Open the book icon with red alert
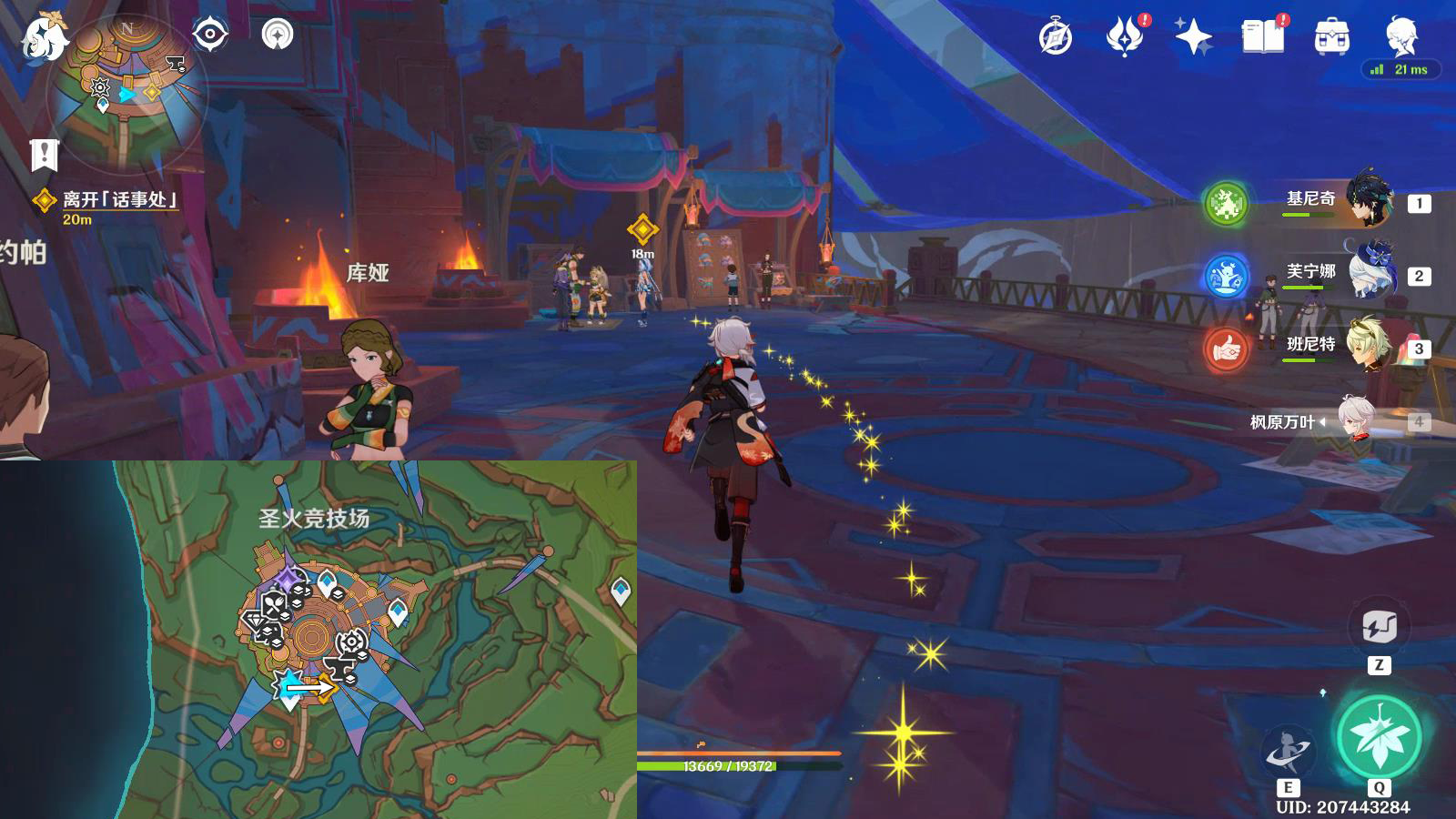 [1262, 37]
